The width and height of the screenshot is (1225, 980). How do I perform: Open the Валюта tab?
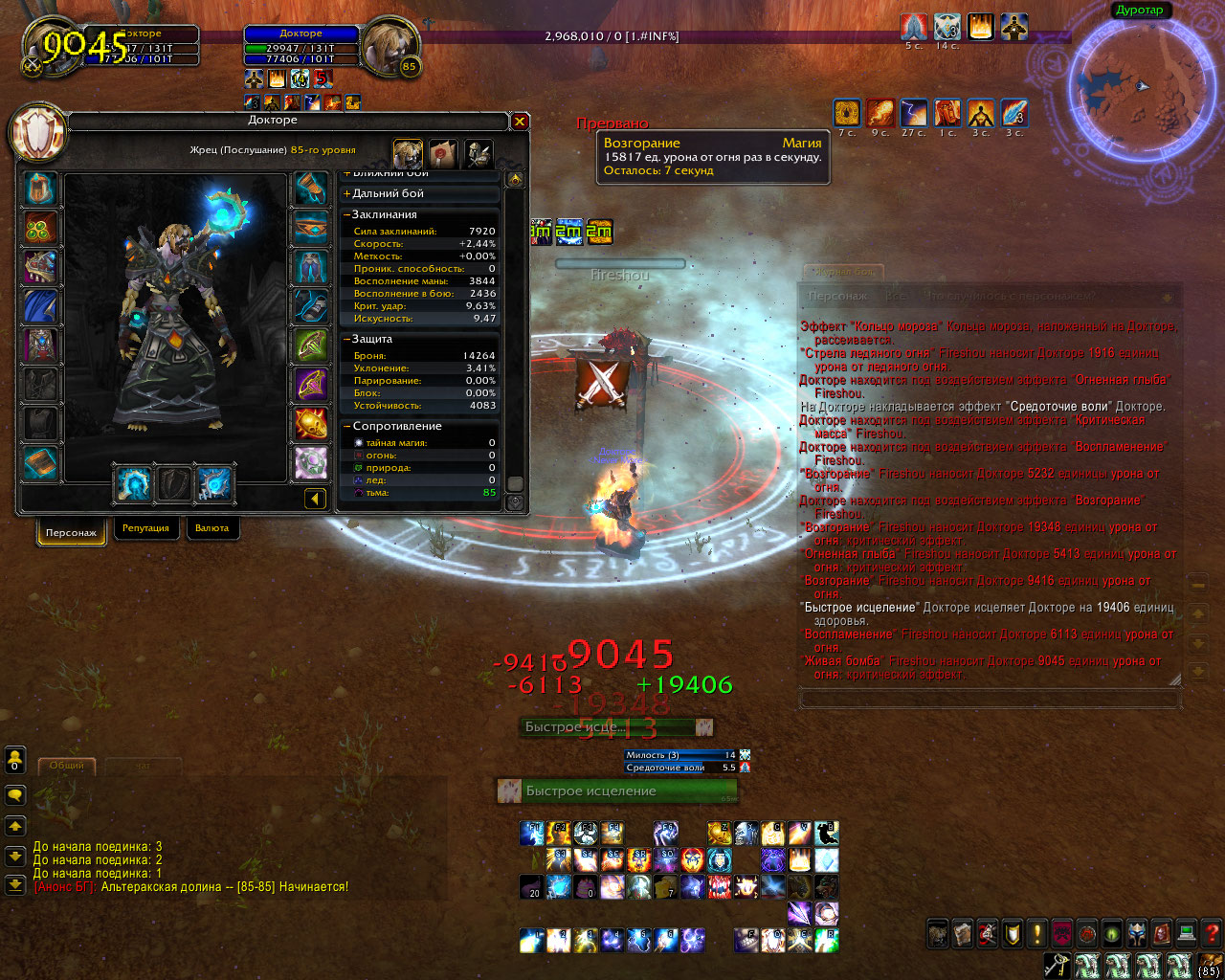click(212, 528)
